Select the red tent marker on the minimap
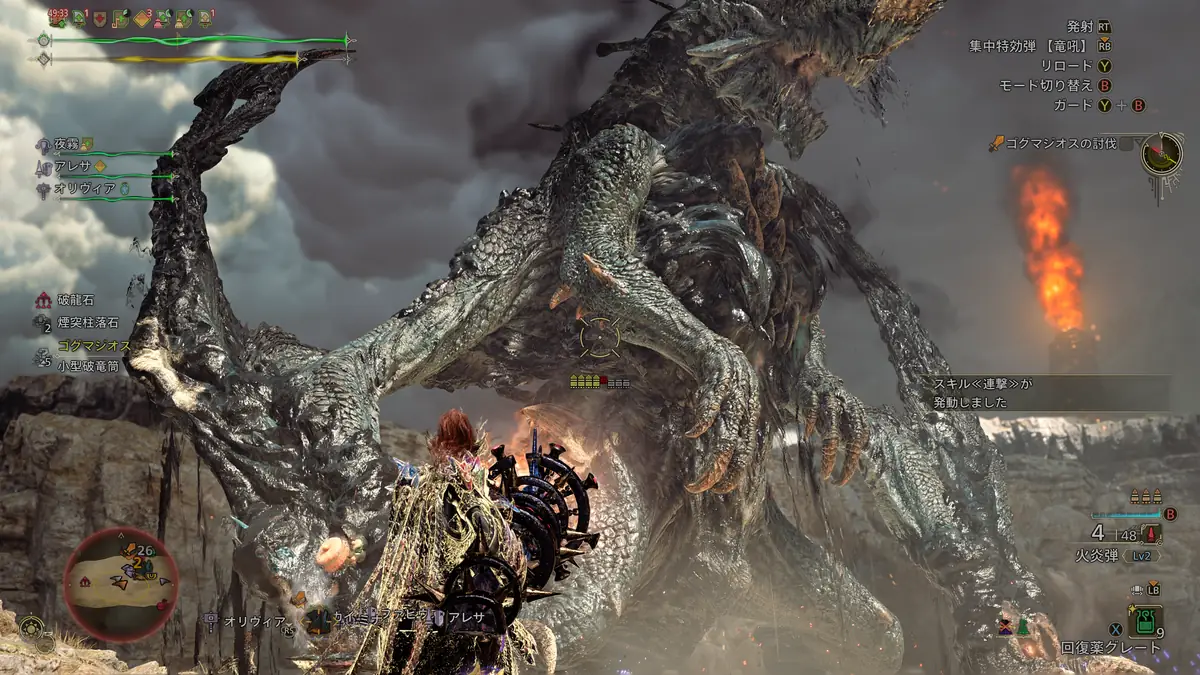The width and height of the screenshot is (1200, 675). 86,580
